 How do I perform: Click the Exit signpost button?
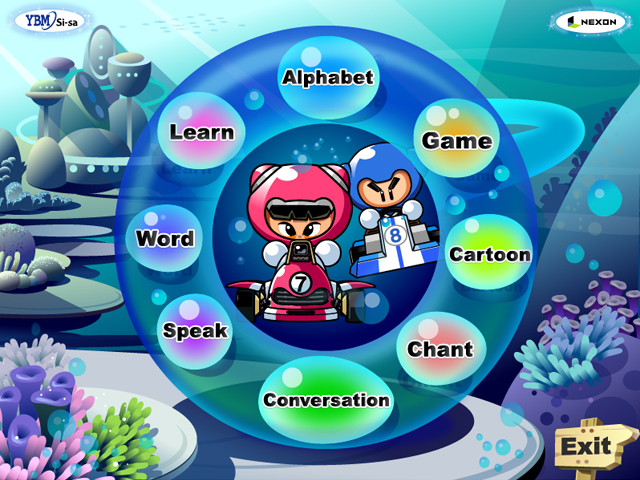tap(585, 446)
